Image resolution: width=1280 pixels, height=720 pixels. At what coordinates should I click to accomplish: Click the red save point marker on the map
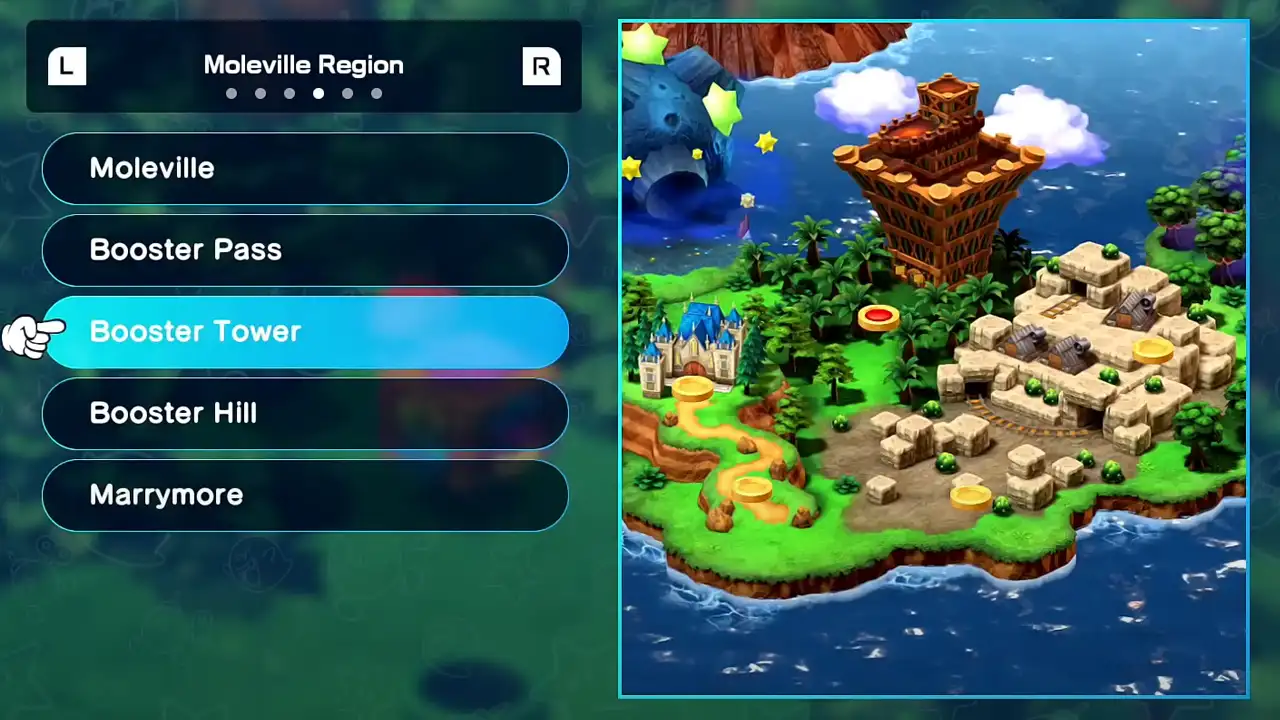(x=878, y=317)
